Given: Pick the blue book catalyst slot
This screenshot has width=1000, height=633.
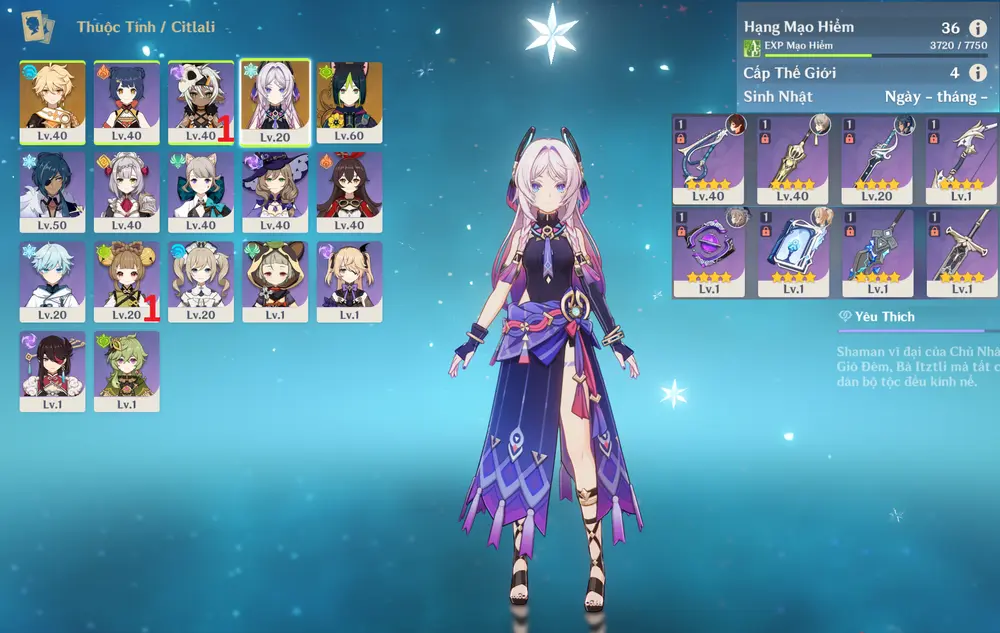Looking at the screenshot, I should (792, 252).
